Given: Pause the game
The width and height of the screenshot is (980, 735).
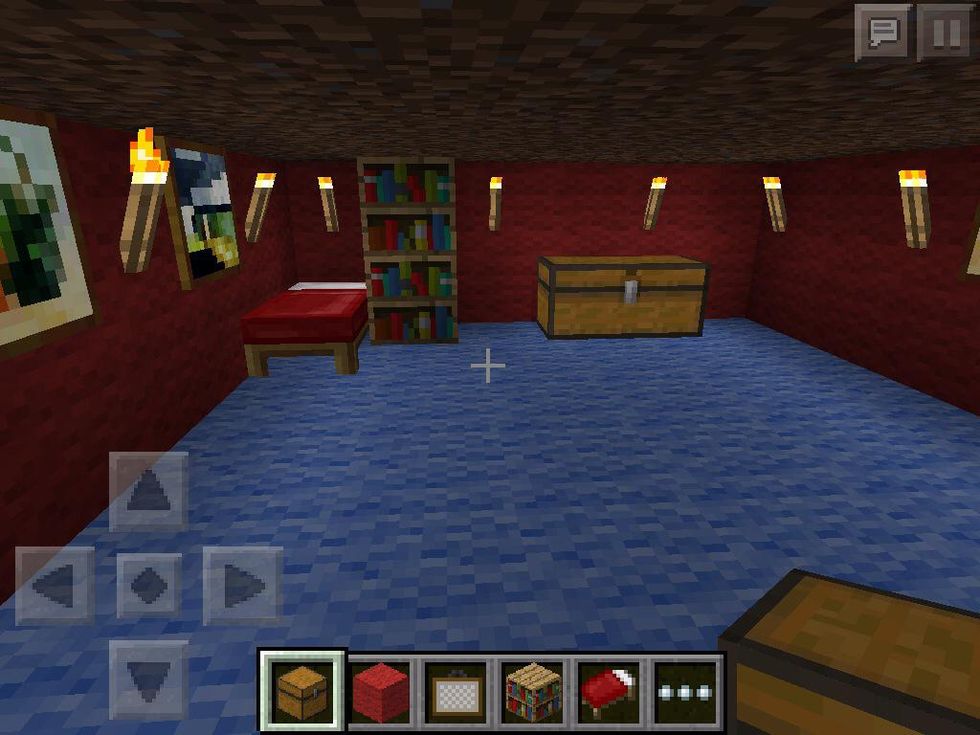Looking at the screenshot, I should point(943,33).
